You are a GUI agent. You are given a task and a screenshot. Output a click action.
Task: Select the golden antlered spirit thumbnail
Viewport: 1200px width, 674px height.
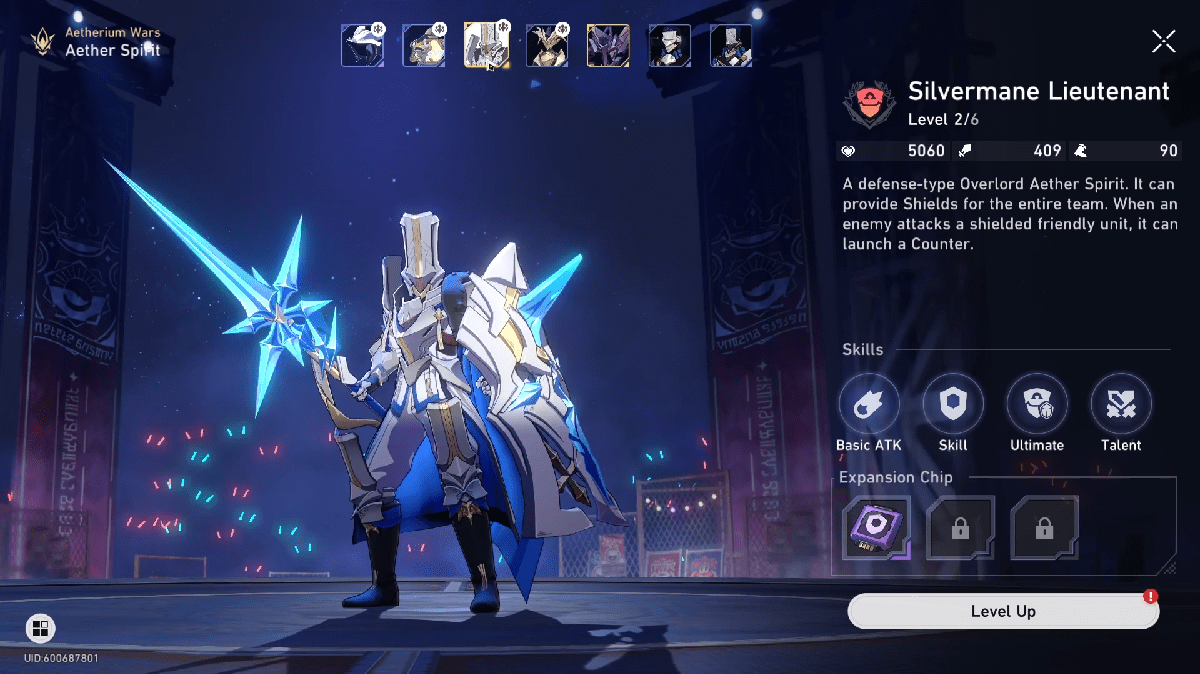point(547,46)
